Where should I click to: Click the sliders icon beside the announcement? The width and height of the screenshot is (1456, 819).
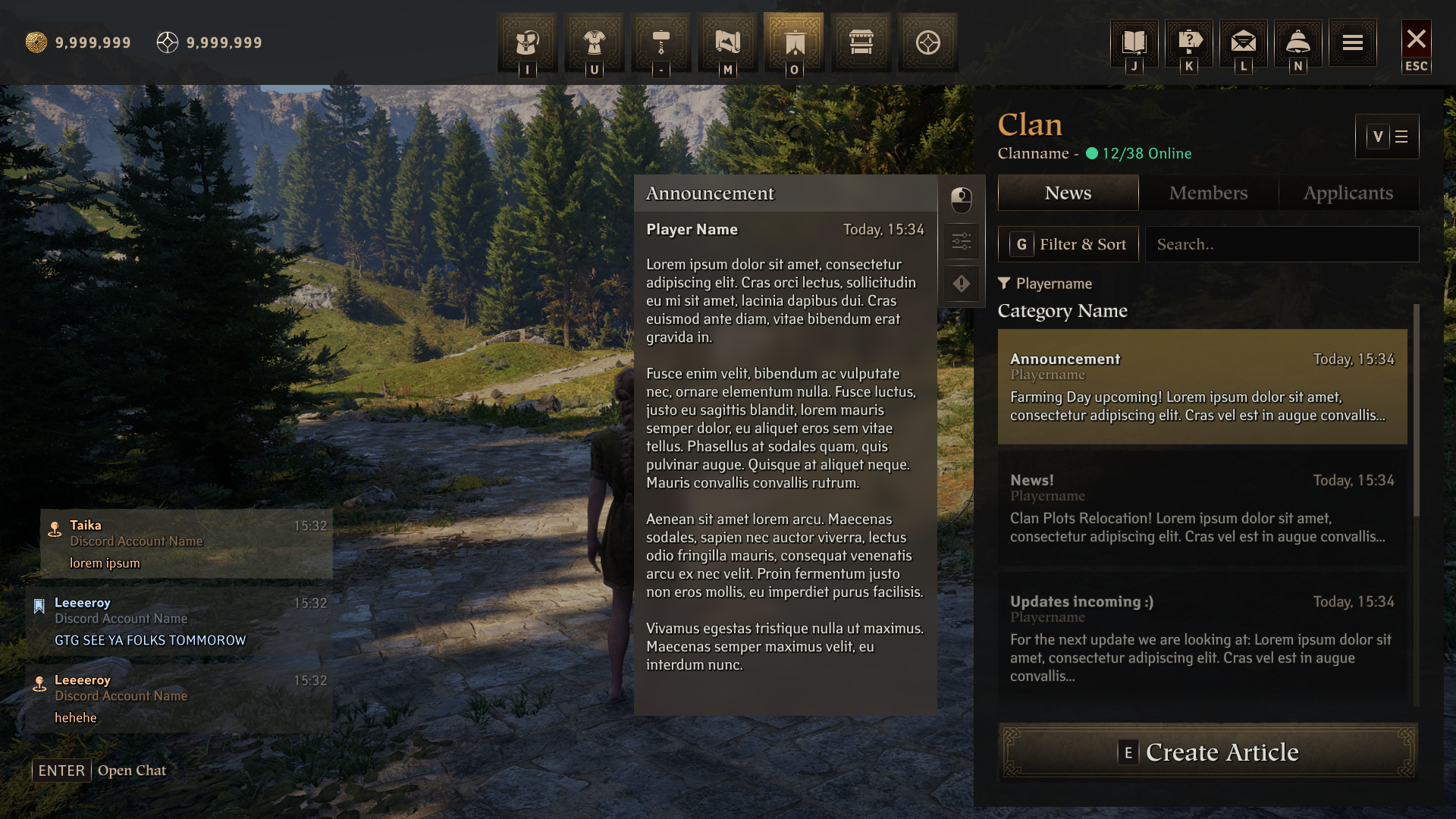click(x=961, y=242)
